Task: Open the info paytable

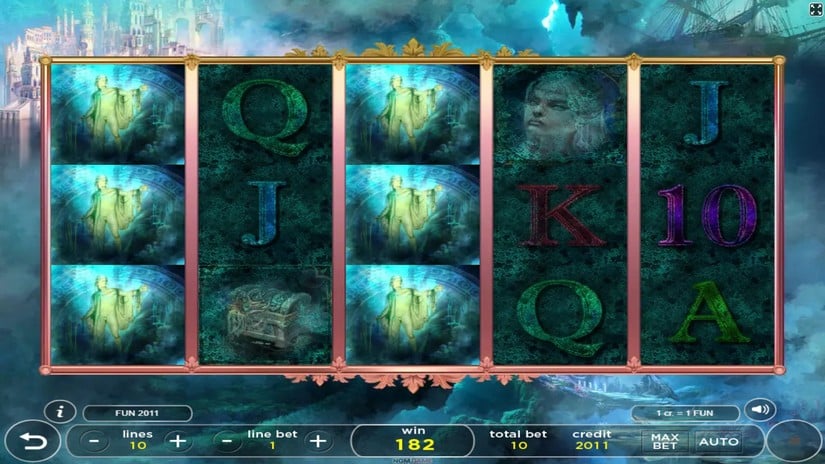Action: tap(61, 412)
